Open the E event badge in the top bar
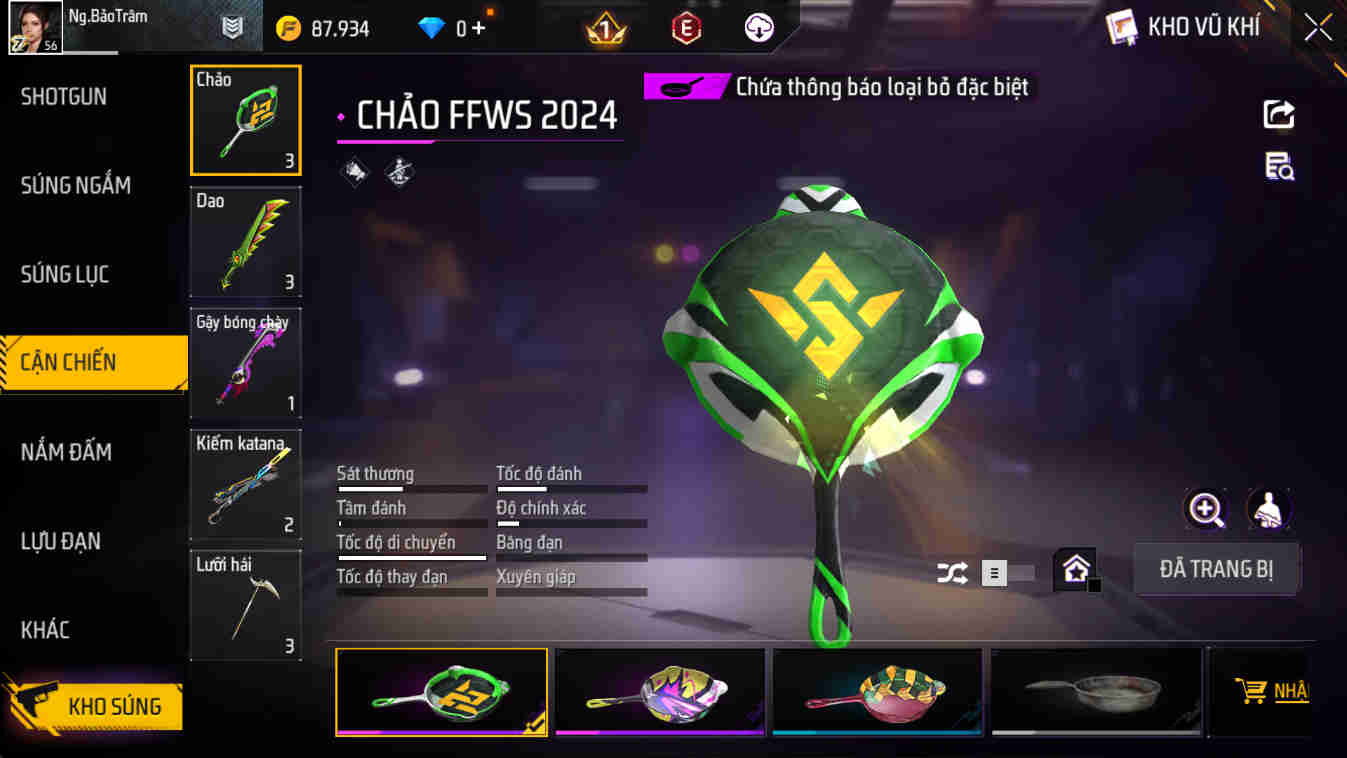This screenshot has width=1347, height=758. click(684, 26)
